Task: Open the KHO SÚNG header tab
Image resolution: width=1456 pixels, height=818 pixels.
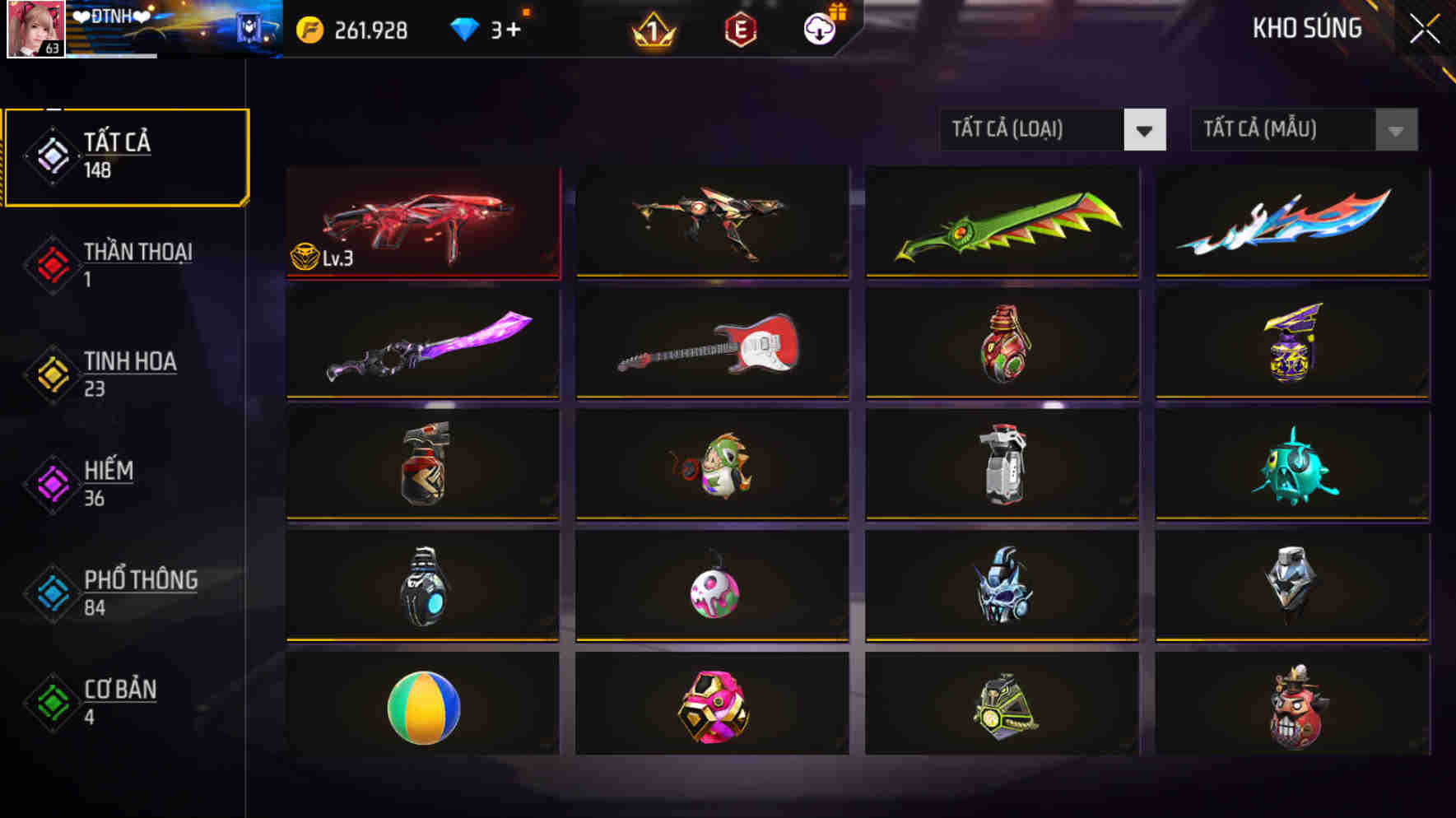Action: (1309, 27)
